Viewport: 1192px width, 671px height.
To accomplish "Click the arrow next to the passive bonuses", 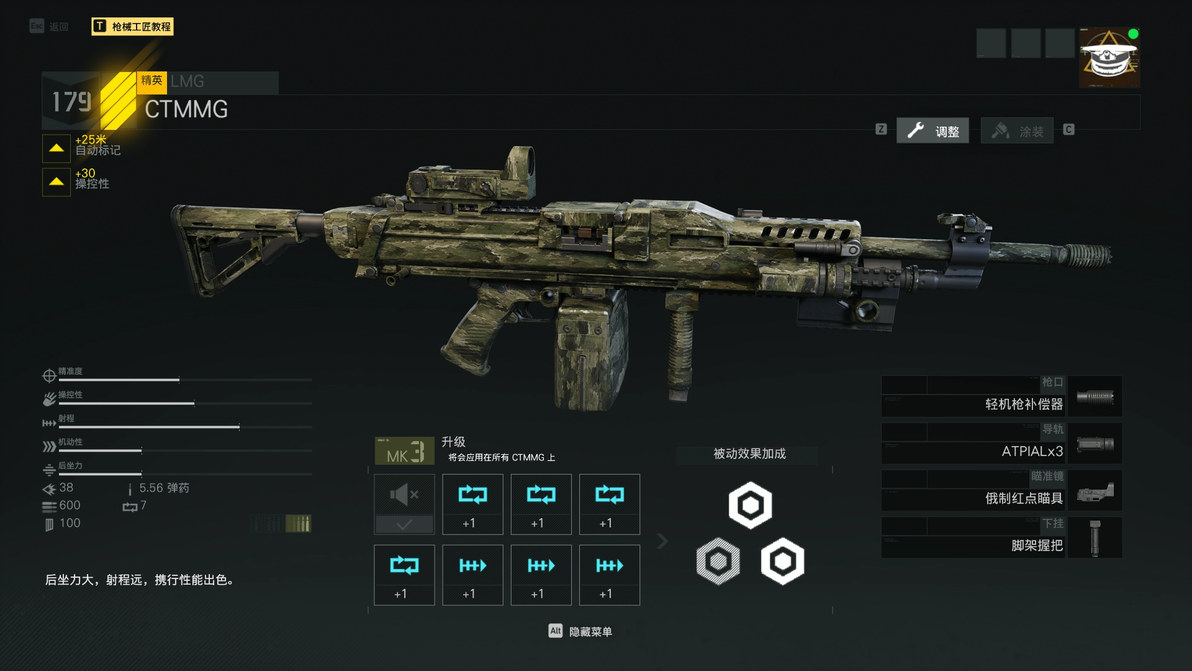I will click(x=662, y=541).
